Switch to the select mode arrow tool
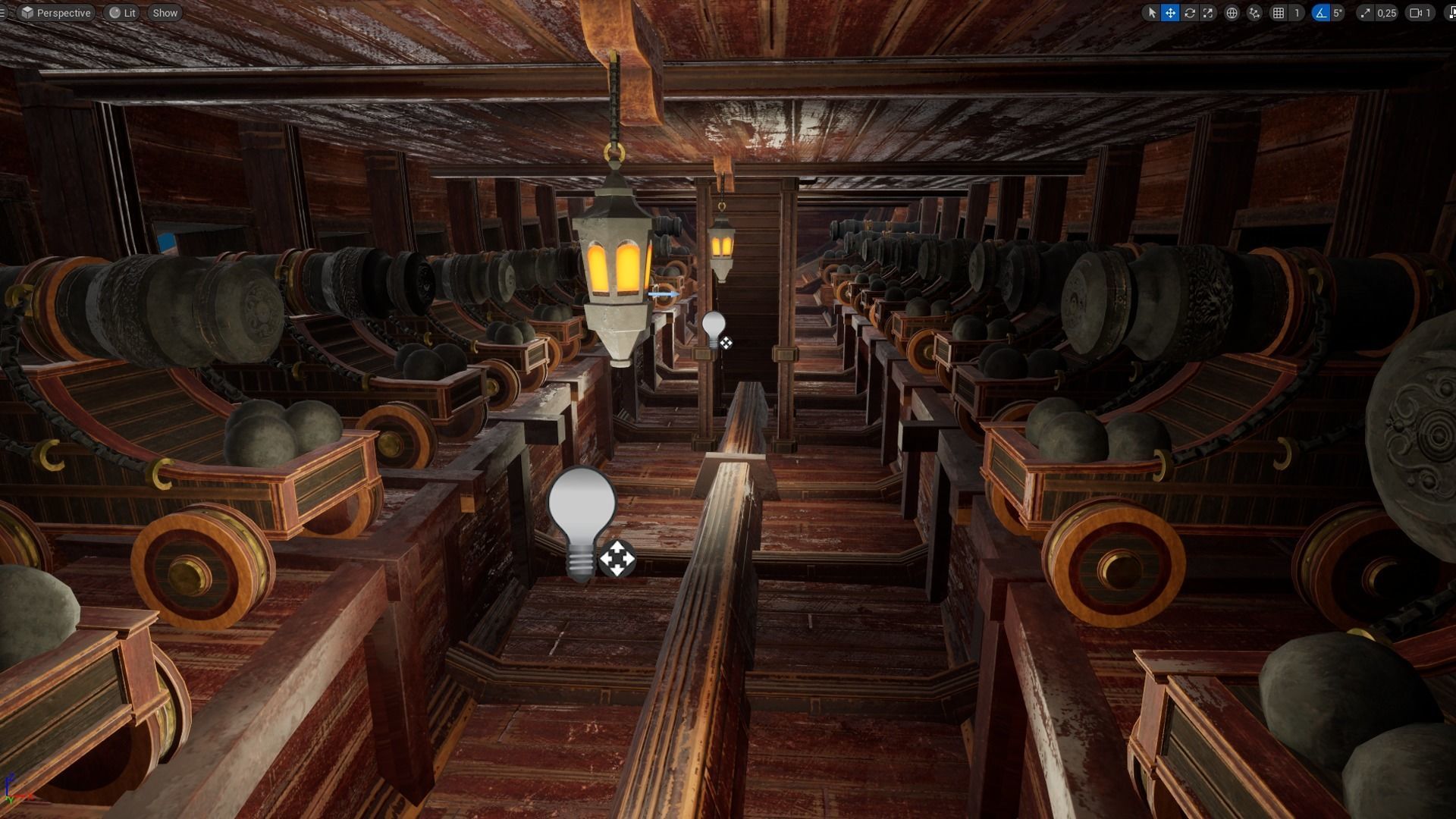 (1152, 13)
